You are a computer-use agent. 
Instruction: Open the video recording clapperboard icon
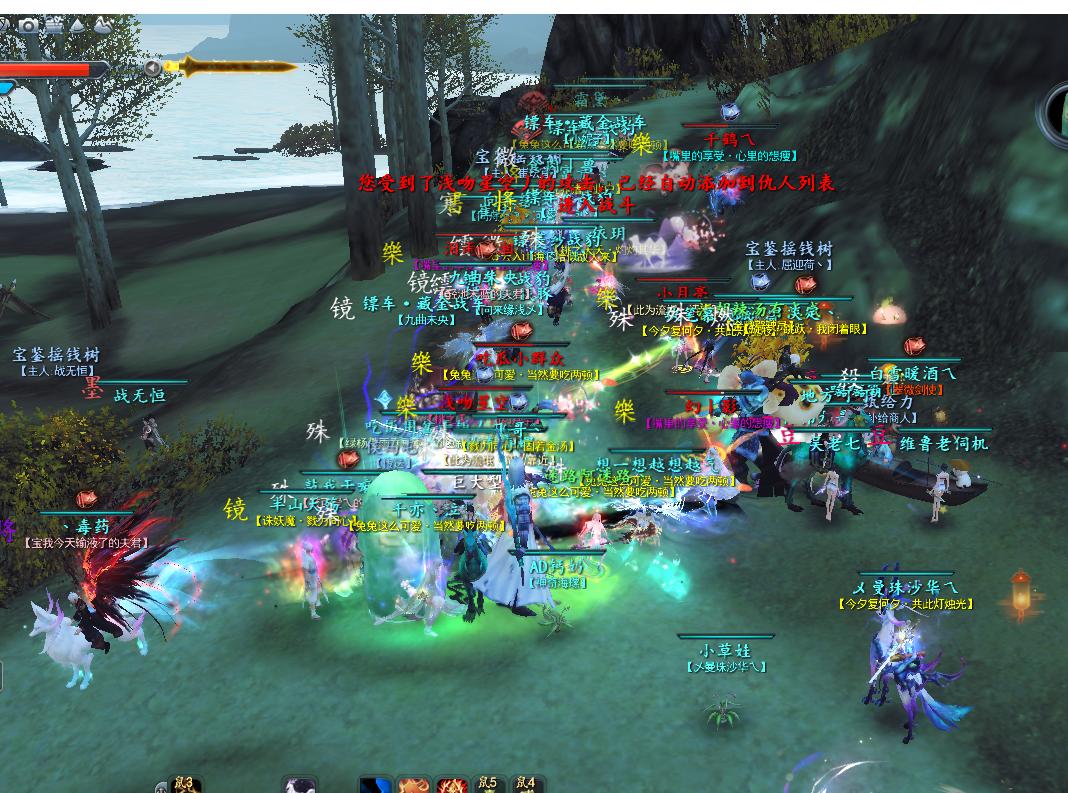pyautogui.click(x=53, y=25)
